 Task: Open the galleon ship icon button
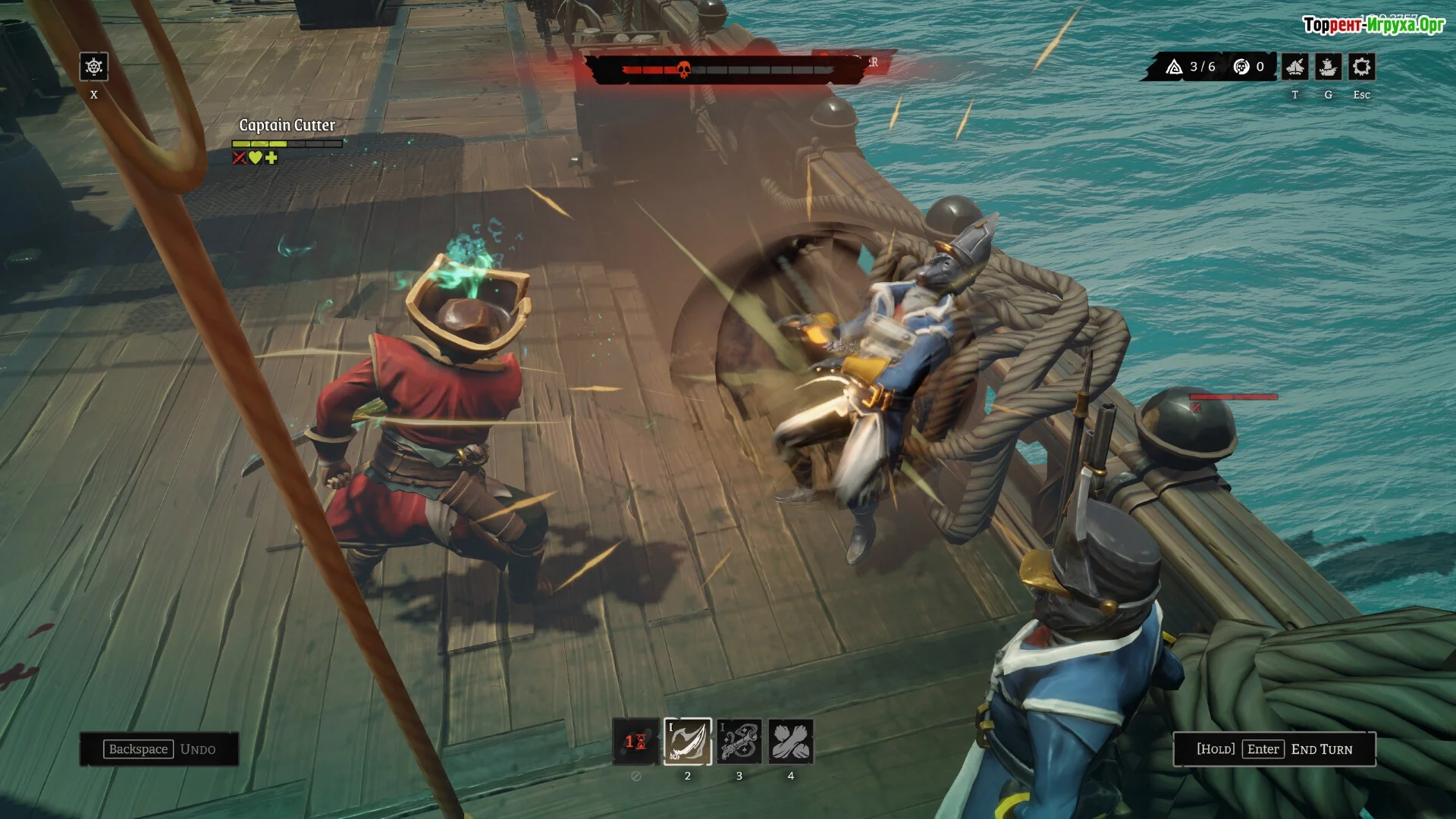coord(1328,67)
